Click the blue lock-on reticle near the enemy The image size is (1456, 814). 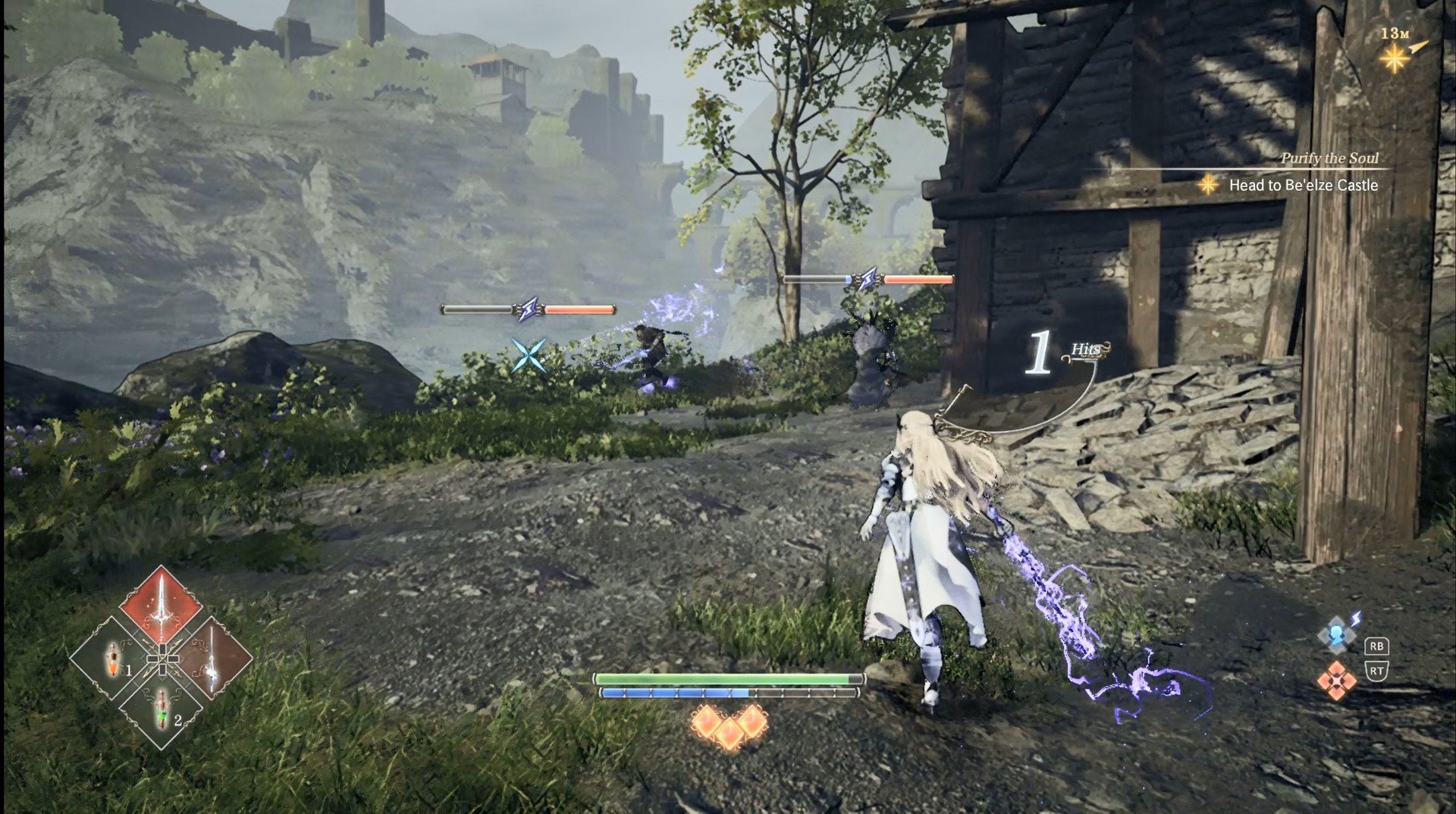(528, 355)
